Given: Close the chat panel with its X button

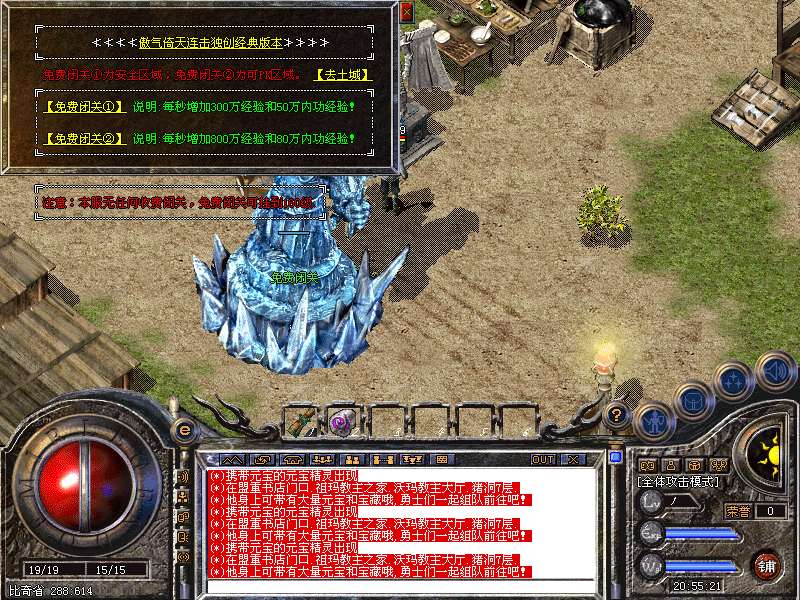Looking at the screenshot, I should point(572,459).
